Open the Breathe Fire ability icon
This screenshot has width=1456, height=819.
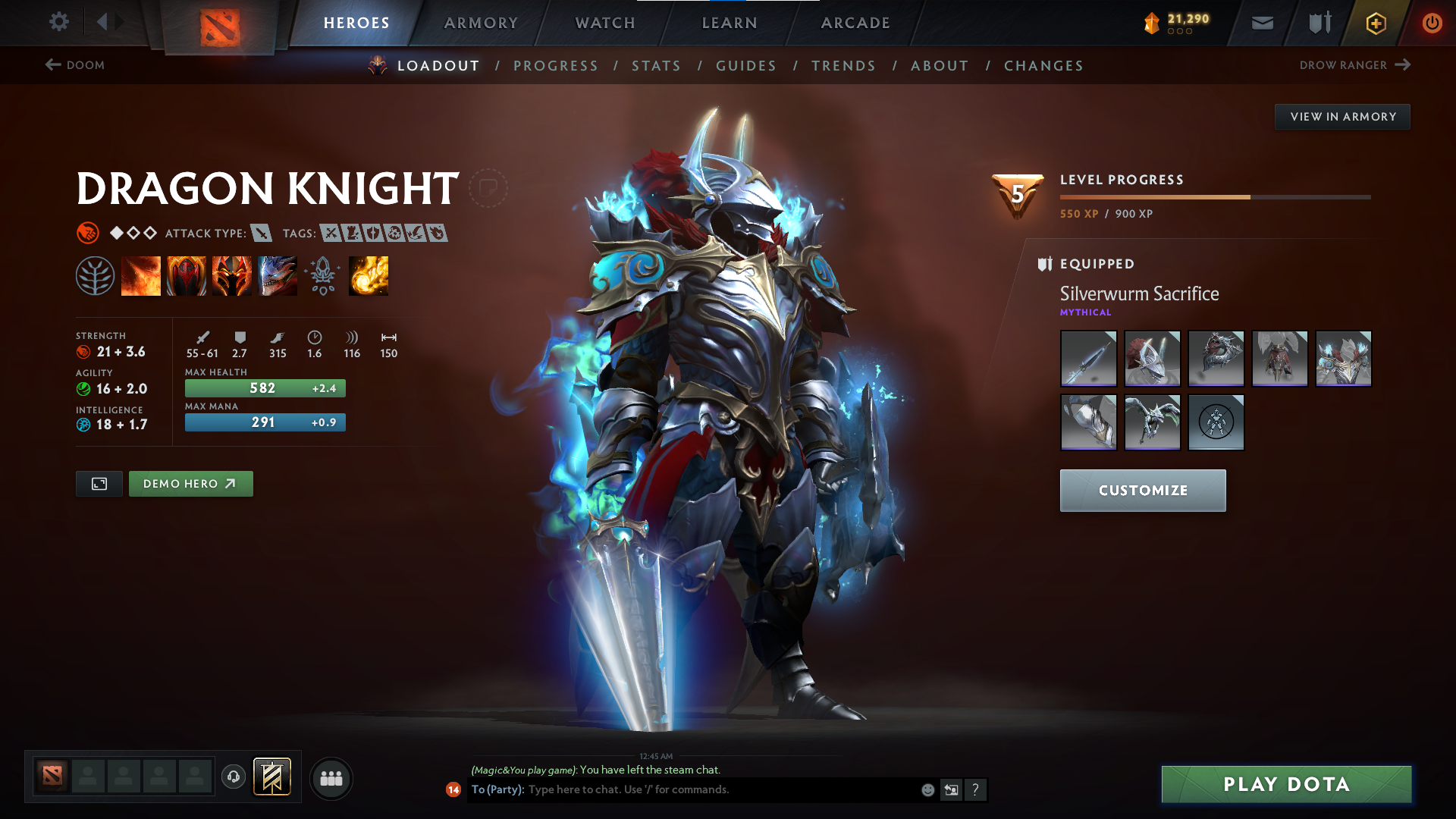[141, 275]
